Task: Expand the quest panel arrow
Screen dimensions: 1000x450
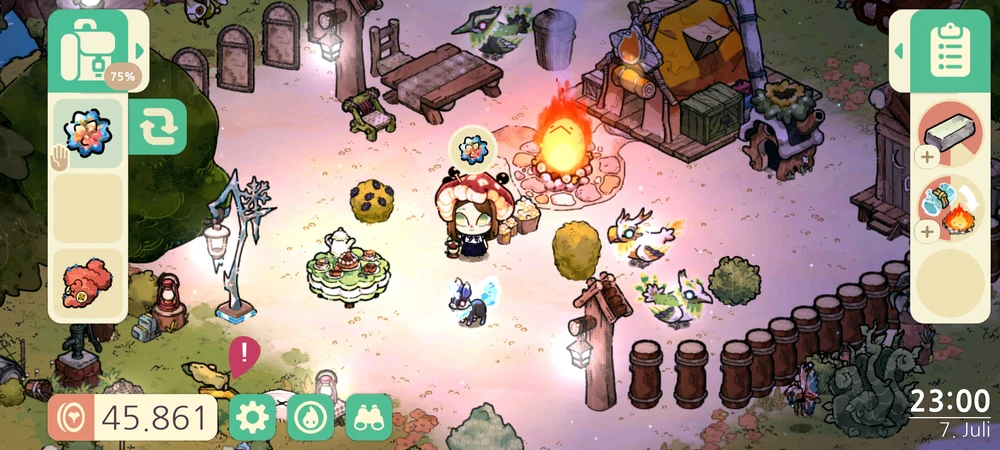Action: click(898, 50)
